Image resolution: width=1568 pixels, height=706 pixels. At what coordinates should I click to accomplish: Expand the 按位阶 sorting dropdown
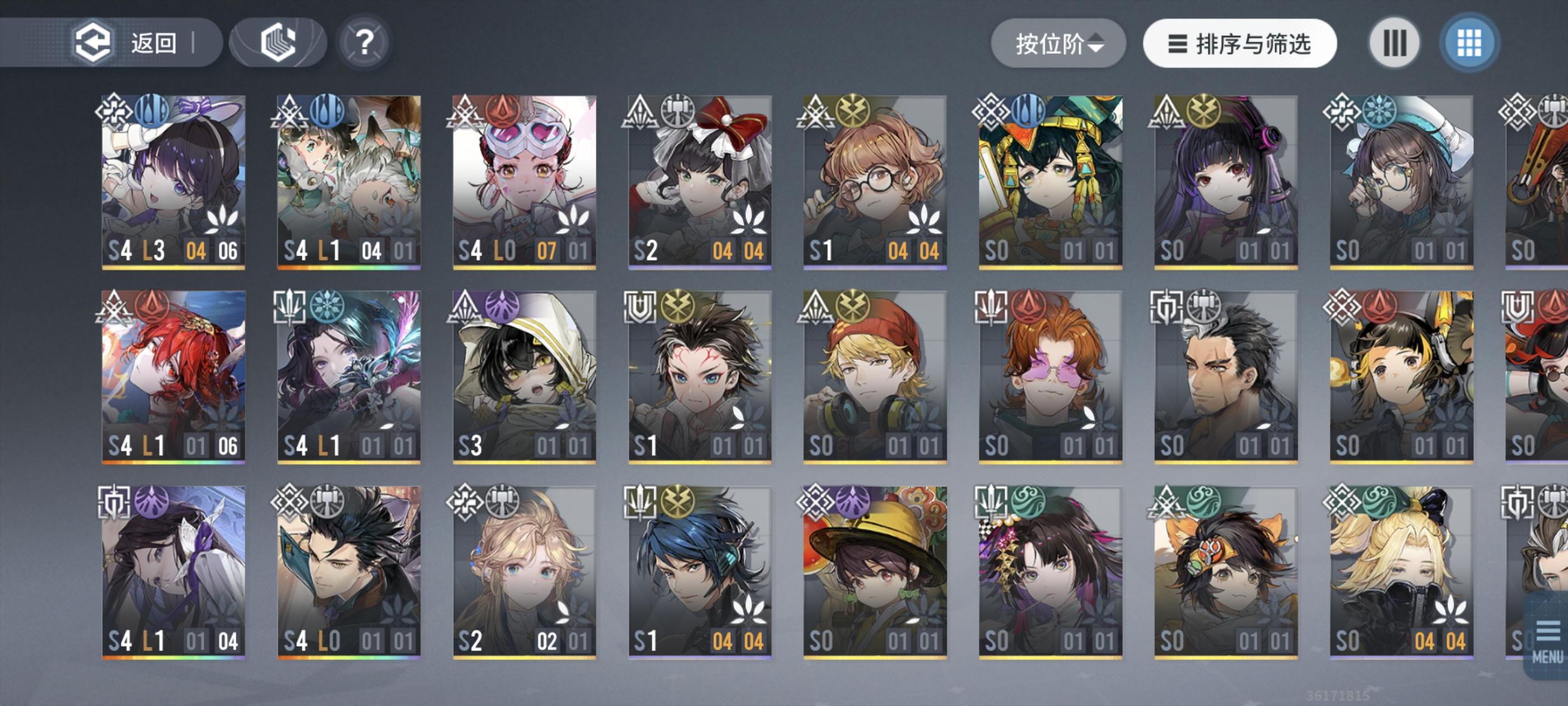[x=1058, y=43]
